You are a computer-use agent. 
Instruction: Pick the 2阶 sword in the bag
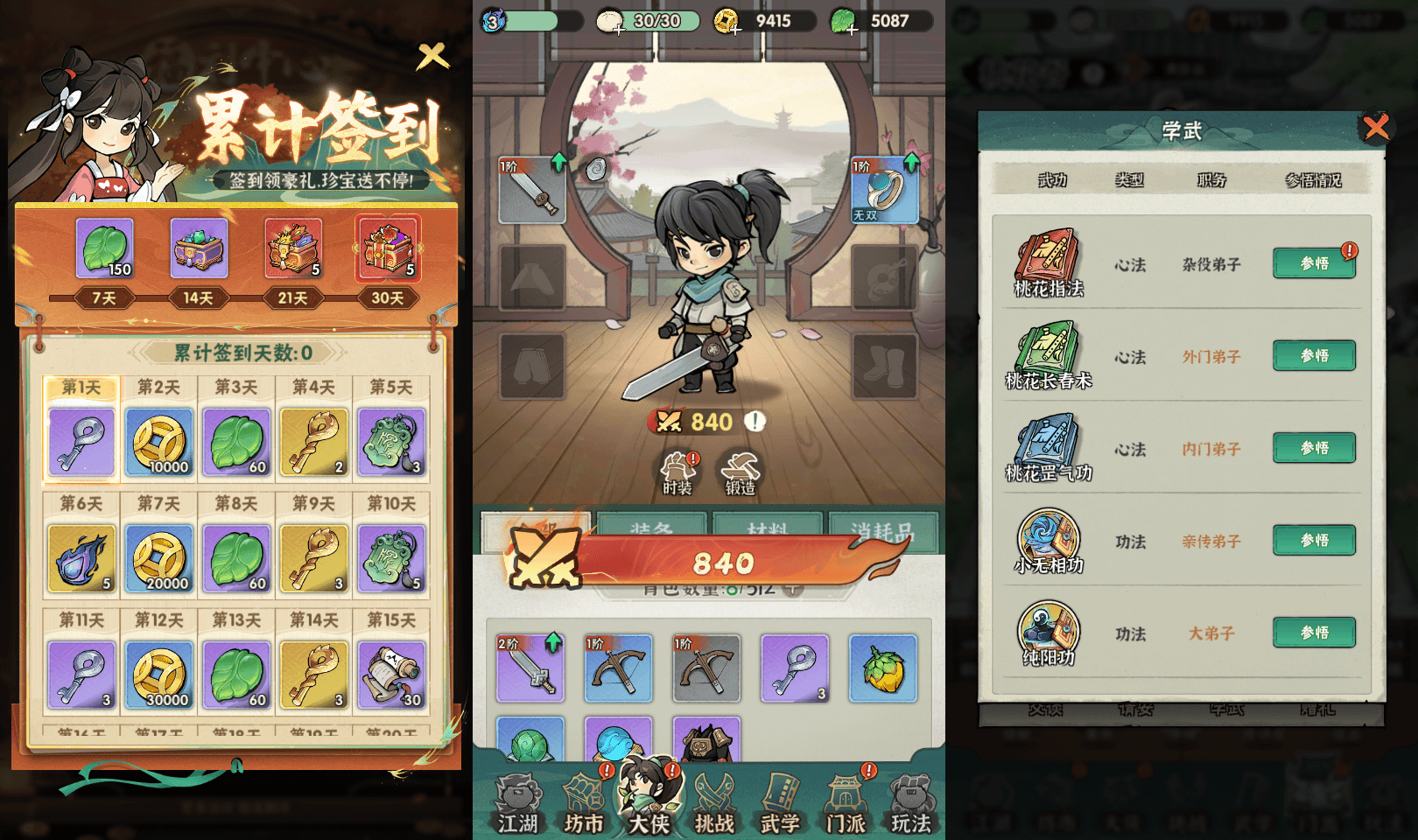pyautogui.click(x=530, y=668)
